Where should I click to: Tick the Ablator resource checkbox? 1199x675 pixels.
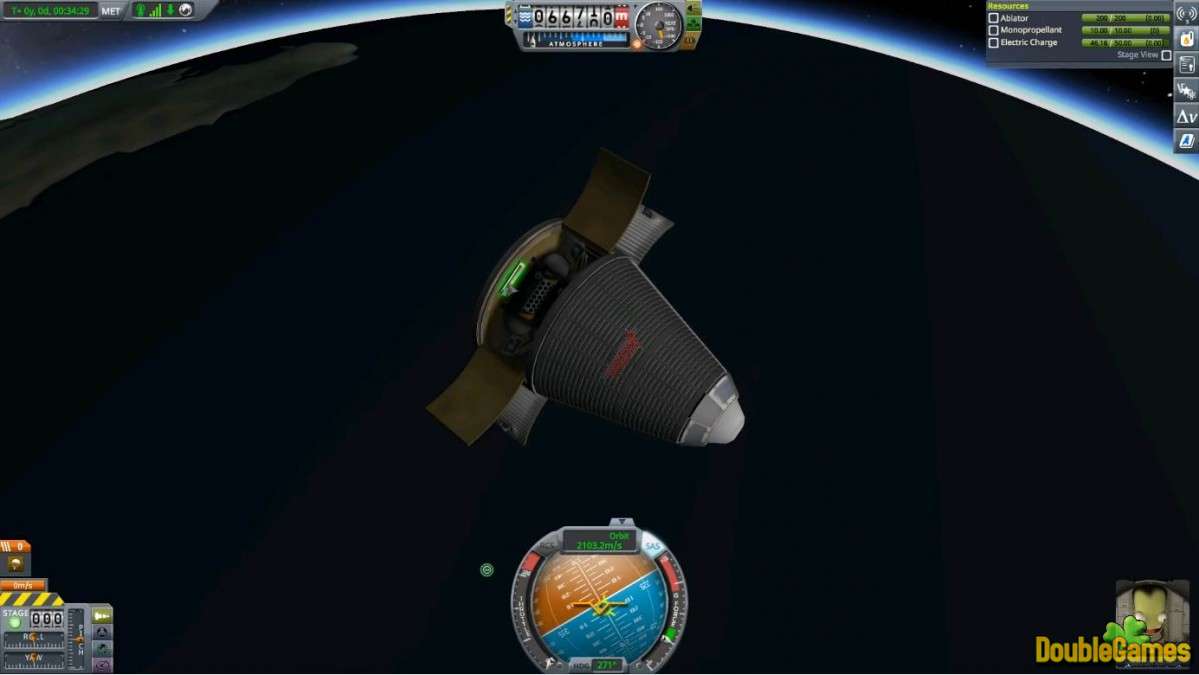(993, 18)
